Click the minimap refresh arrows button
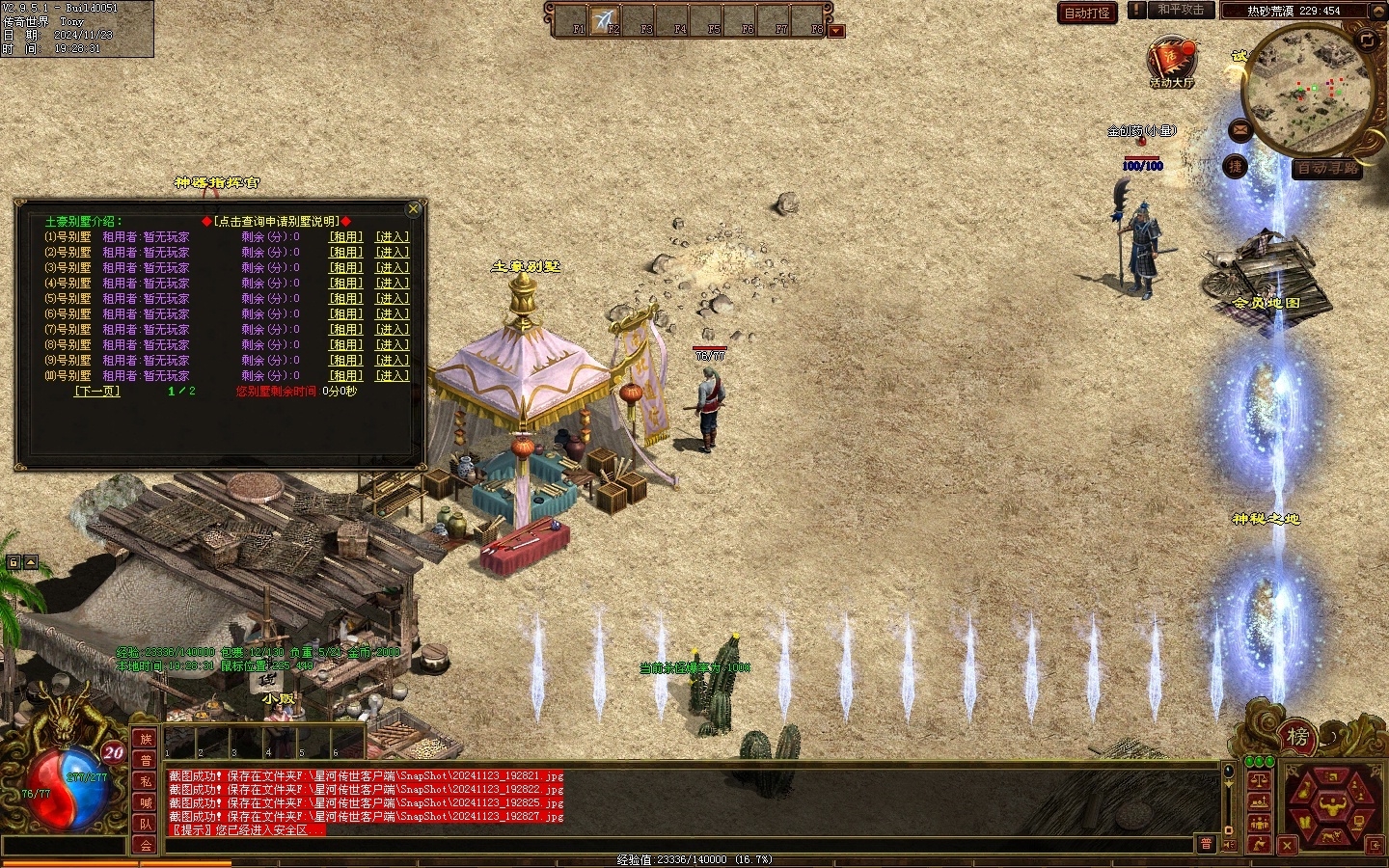This screenshot has width=1389, height=868. 1368,40
